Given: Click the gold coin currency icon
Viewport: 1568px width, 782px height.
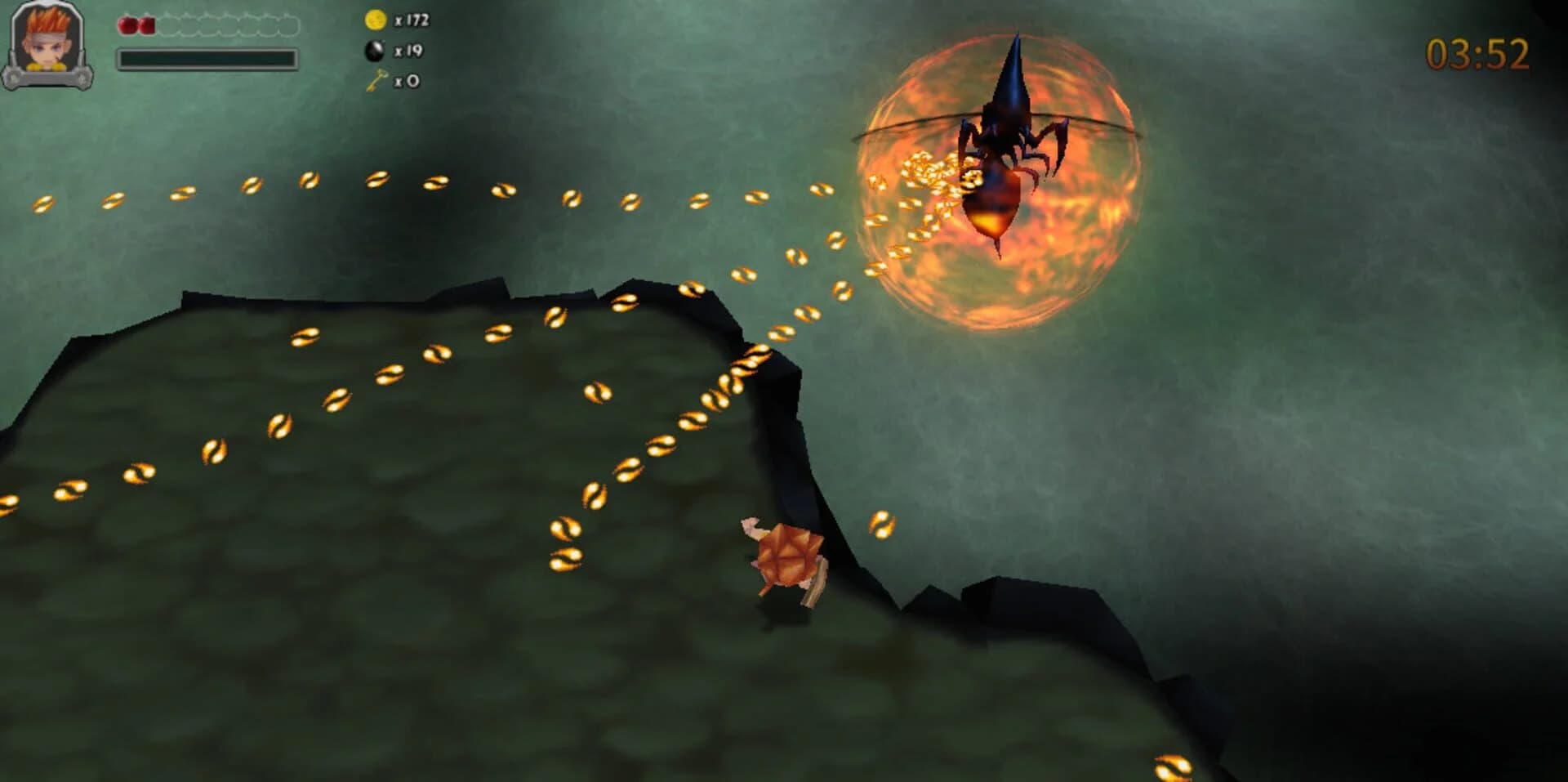Looking at the screenshot, I should tap(376, 20).
